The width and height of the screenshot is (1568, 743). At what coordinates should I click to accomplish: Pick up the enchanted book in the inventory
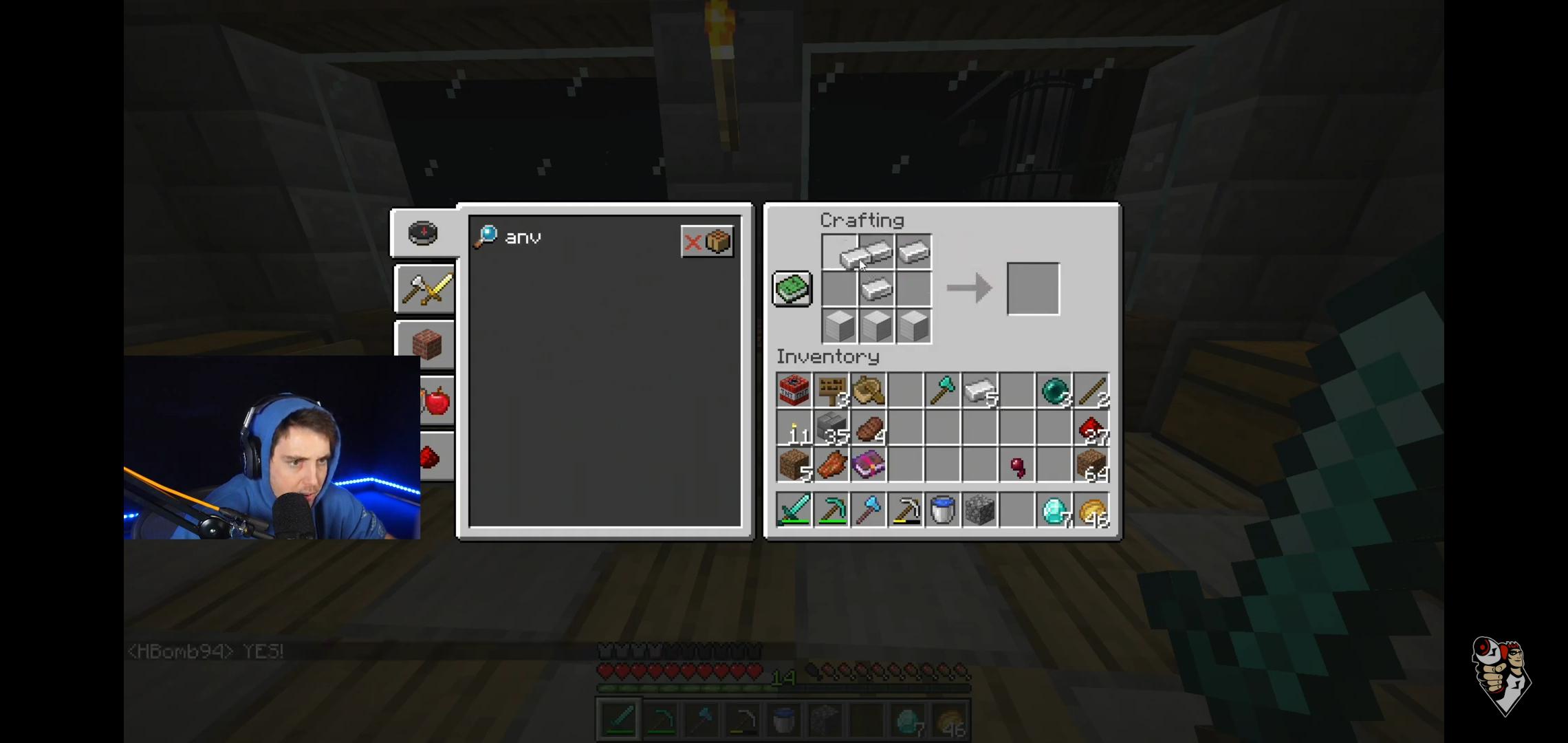869,465
